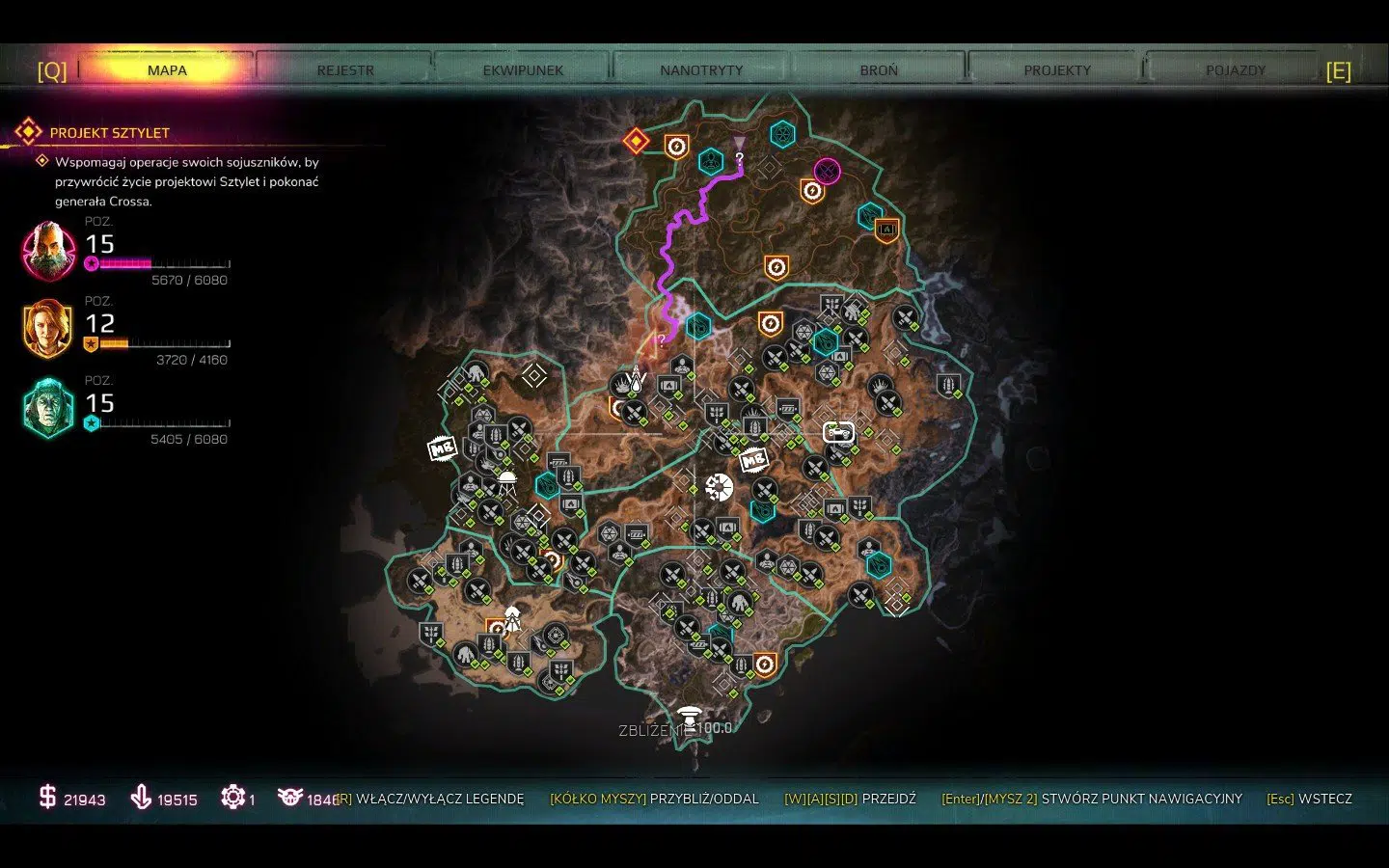
Task: Click the yellow diamond main quest map marker
Action: [x=636, y=142]
